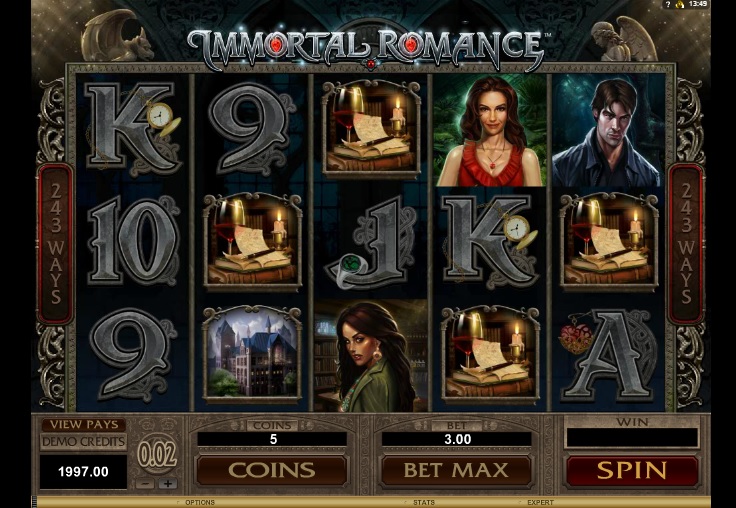
Task: Open the Options menu
Action: pyautogui.click(x=200, y=502)
